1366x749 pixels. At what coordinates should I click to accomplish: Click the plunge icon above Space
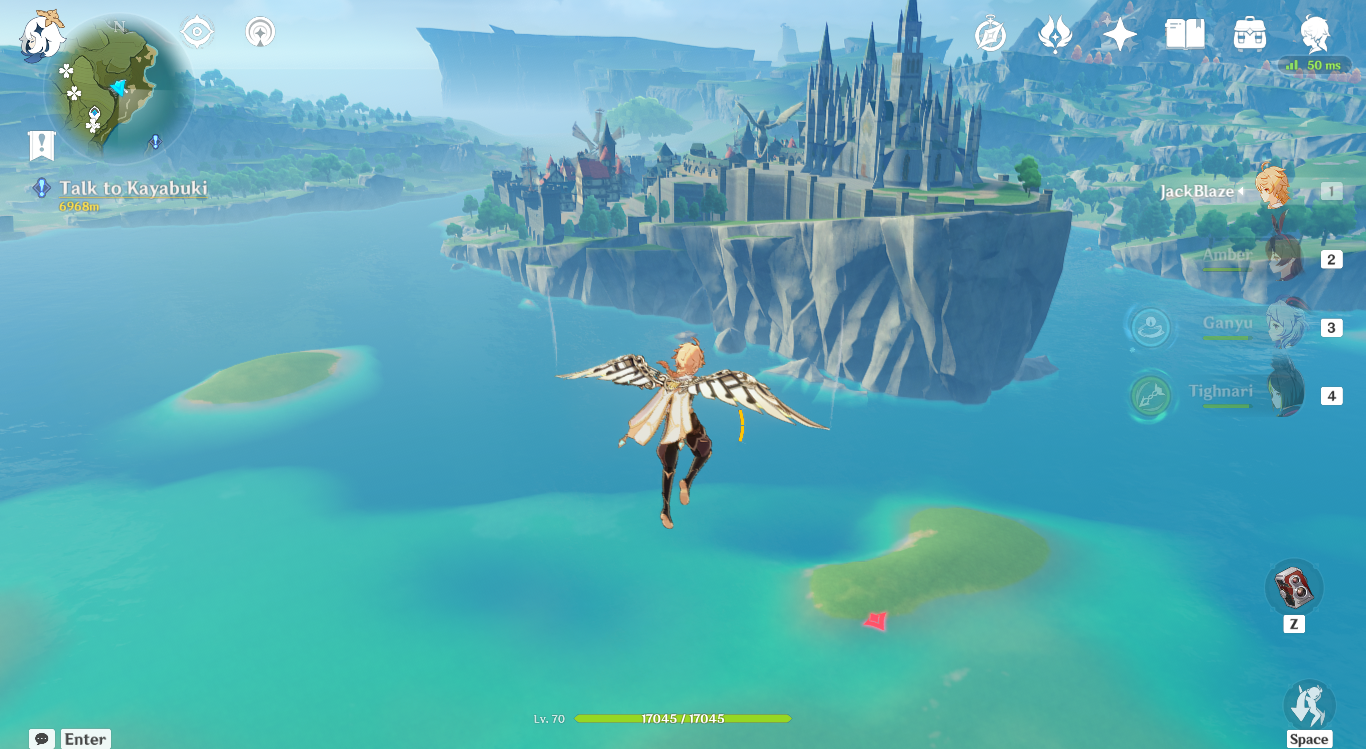tap(1311, 705)
